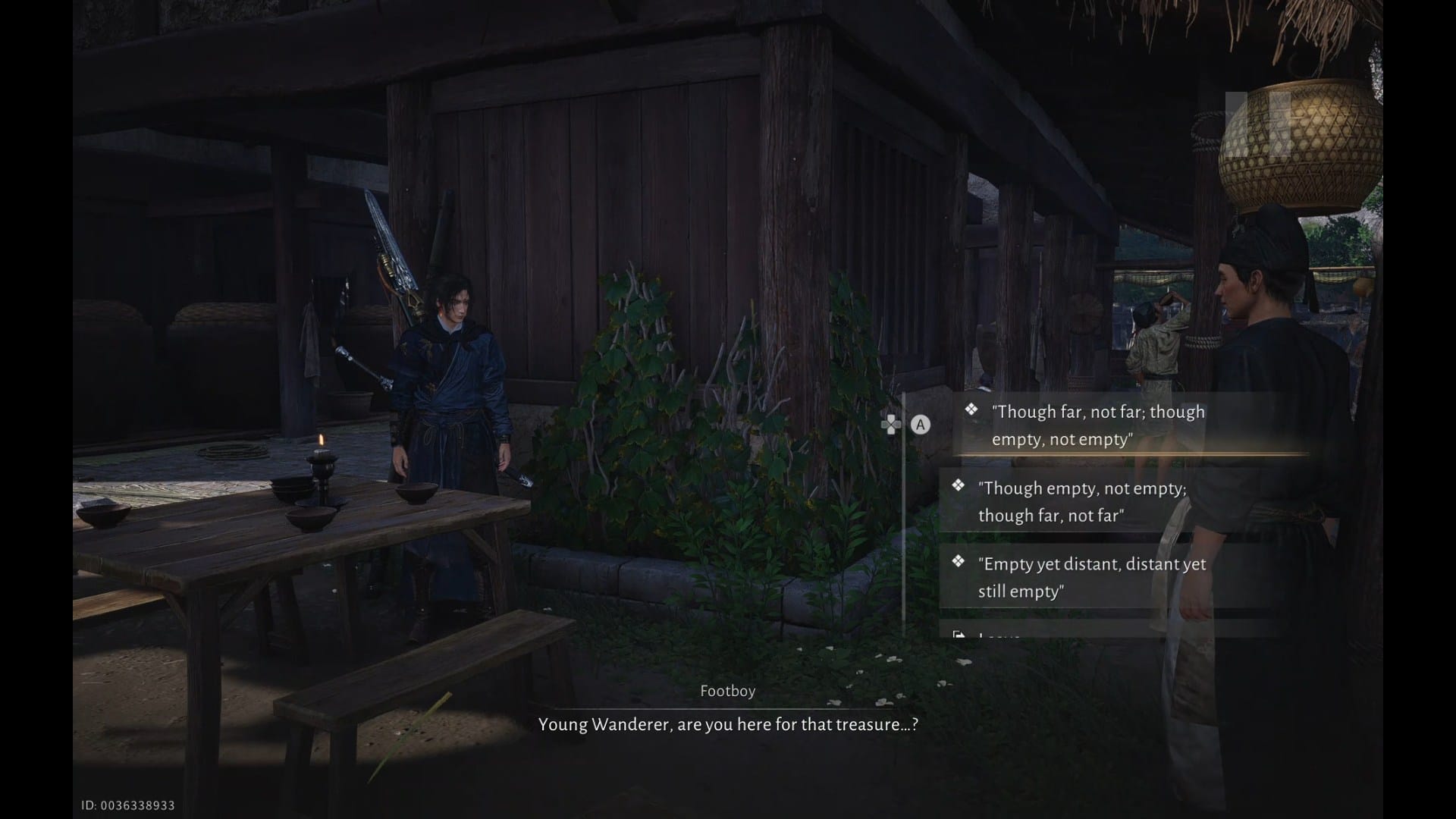The image size is (1456, 819).
Task: Pick "Empty yet distant, distant yet still empty"
Action: [x=1092, y=577]
